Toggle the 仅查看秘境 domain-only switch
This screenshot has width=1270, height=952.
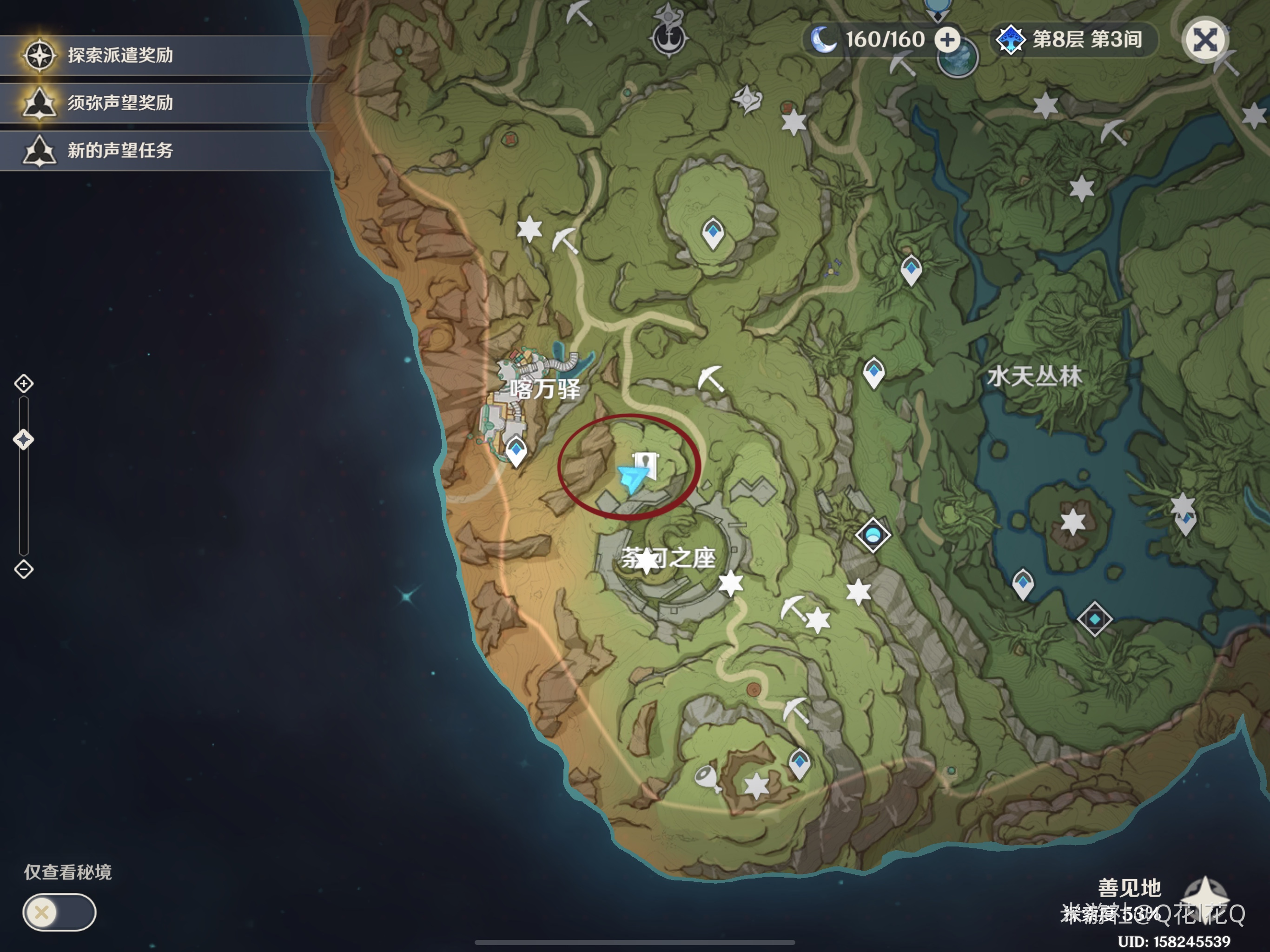(x=59, y=912)
